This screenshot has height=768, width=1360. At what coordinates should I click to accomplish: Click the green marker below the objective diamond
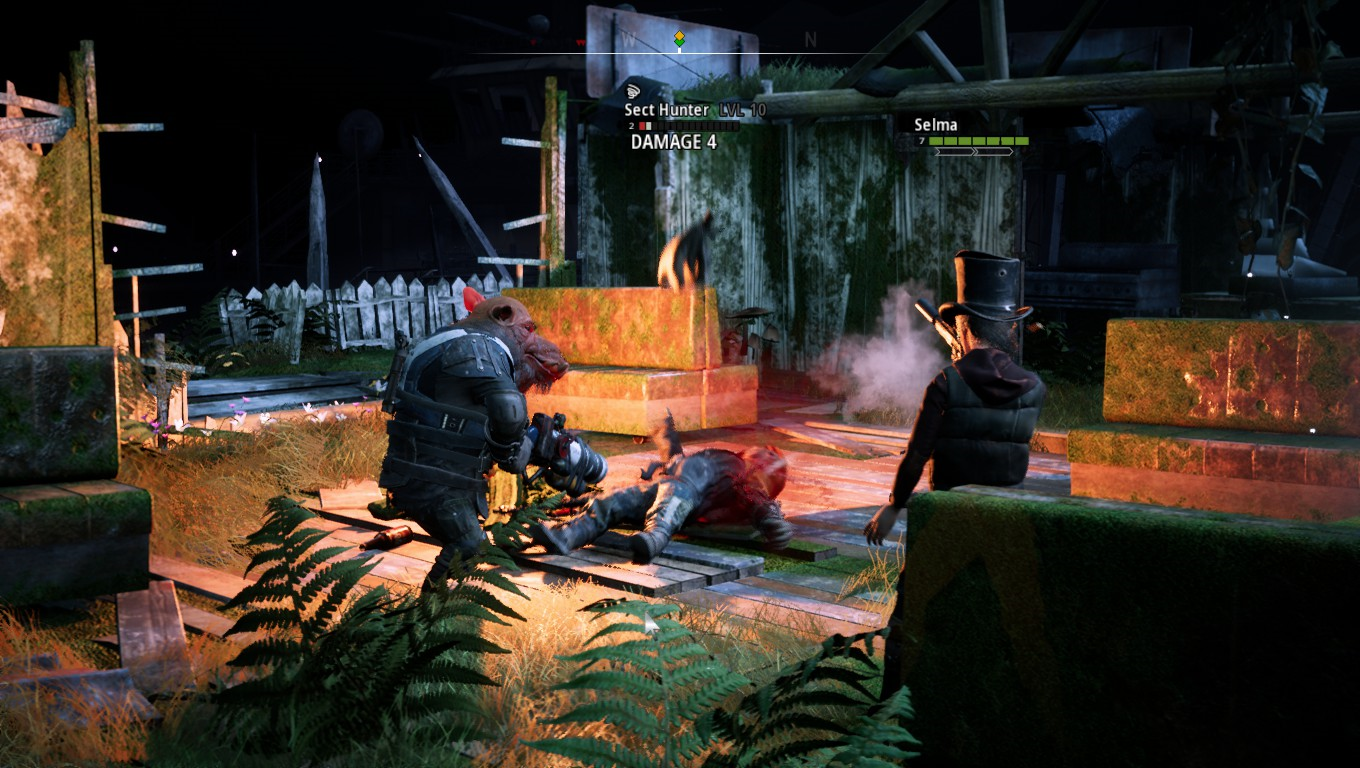pyautogui.click(x=680, y=43)
